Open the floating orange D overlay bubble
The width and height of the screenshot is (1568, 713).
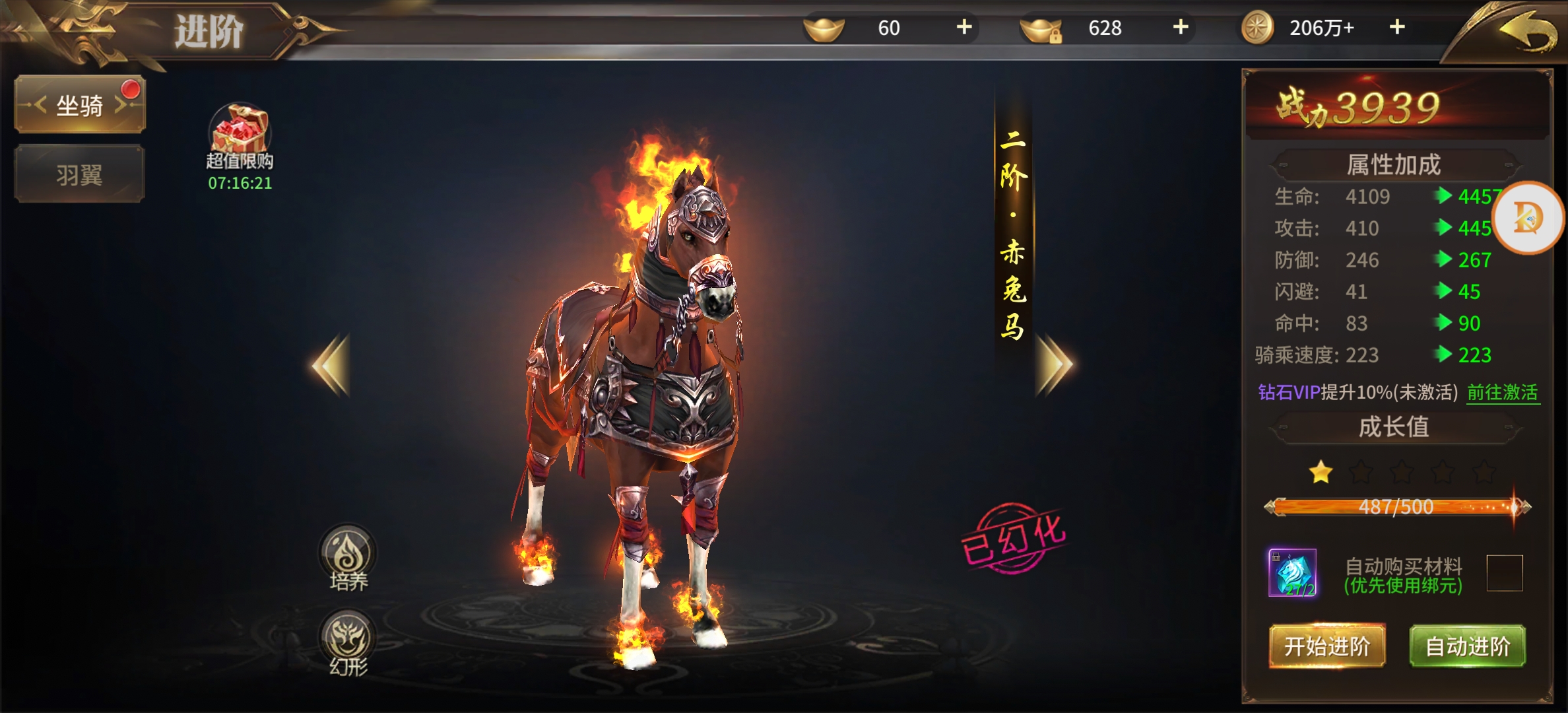(x=1528, y=217)
